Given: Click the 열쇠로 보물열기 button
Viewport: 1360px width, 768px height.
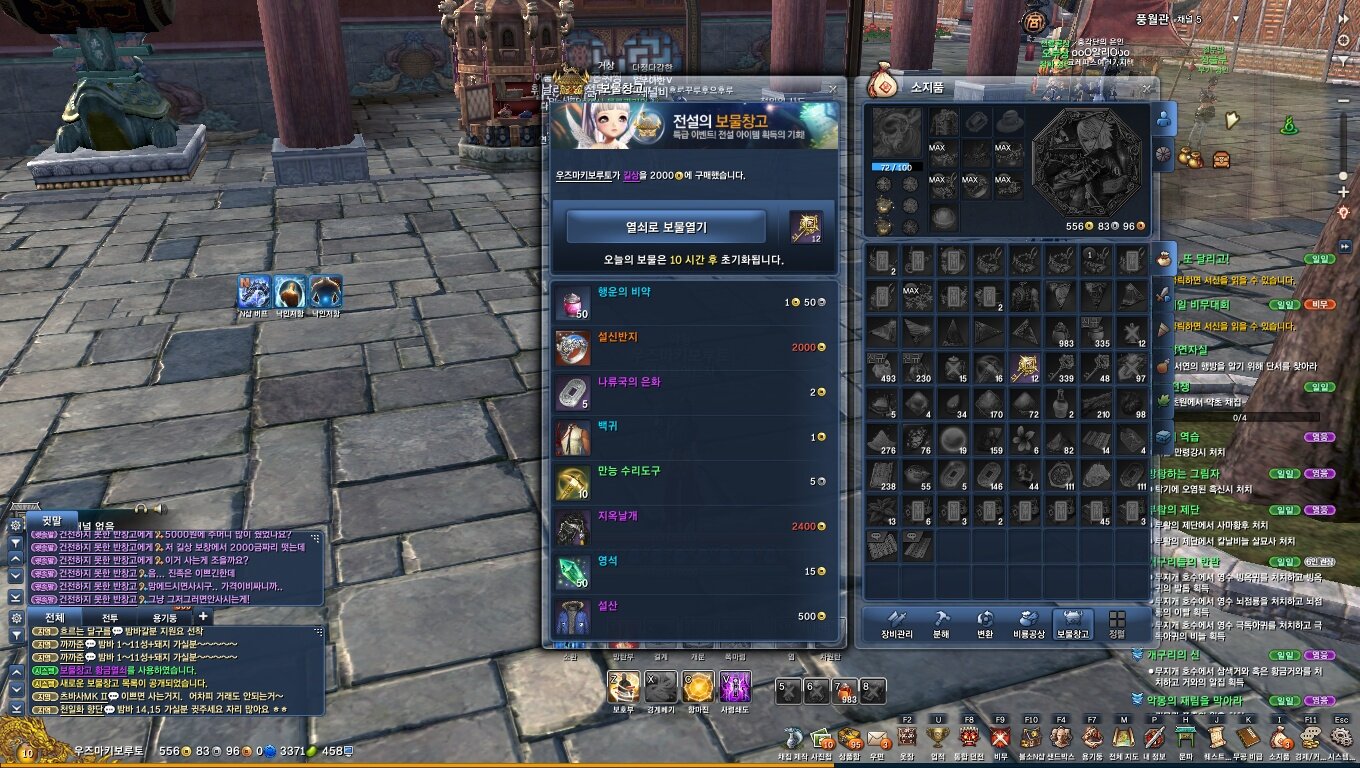Looking at the screenshot, I should (666, 227).
